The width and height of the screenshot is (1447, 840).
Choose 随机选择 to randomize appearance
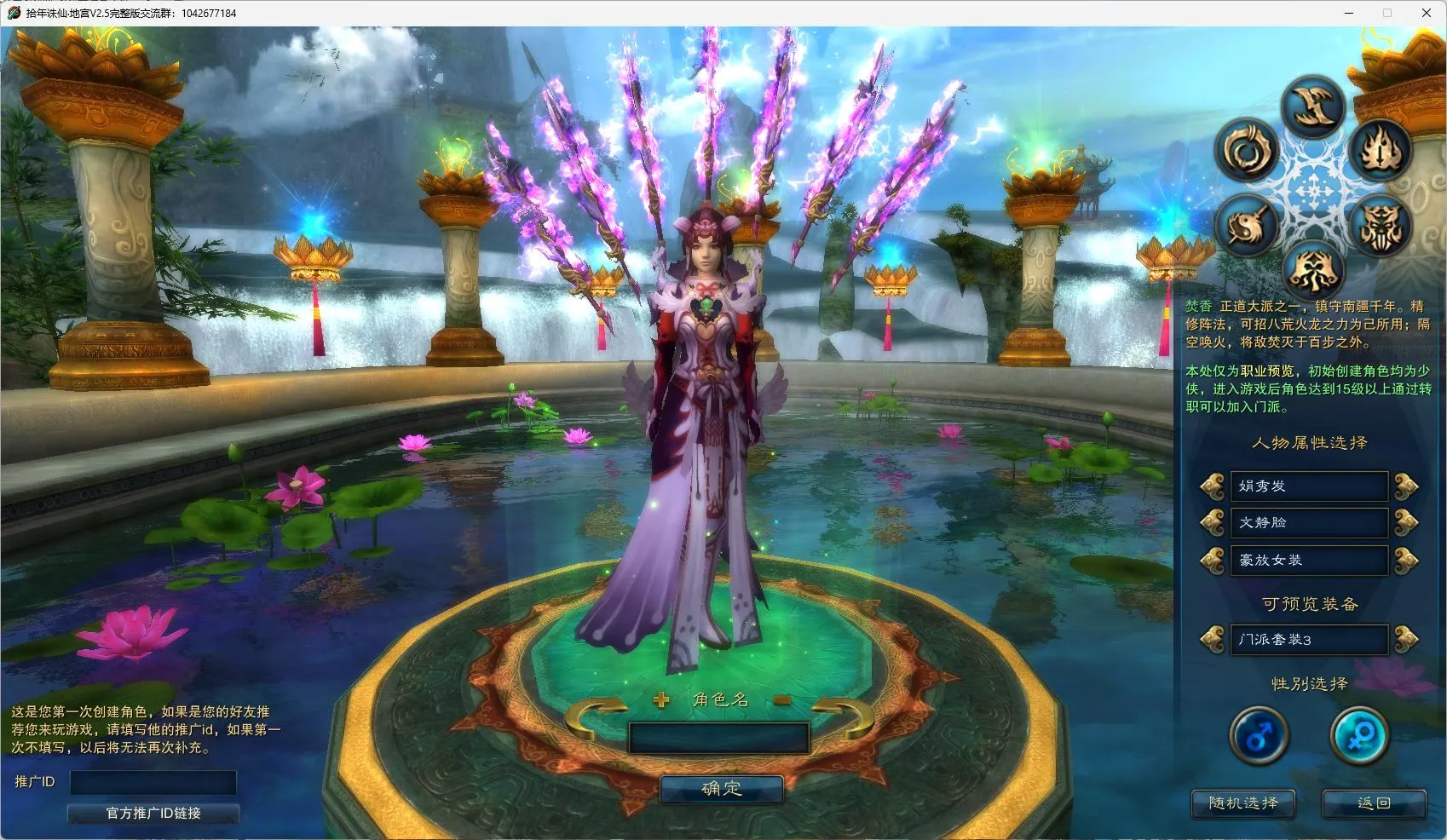click(x=1243, y=803)
